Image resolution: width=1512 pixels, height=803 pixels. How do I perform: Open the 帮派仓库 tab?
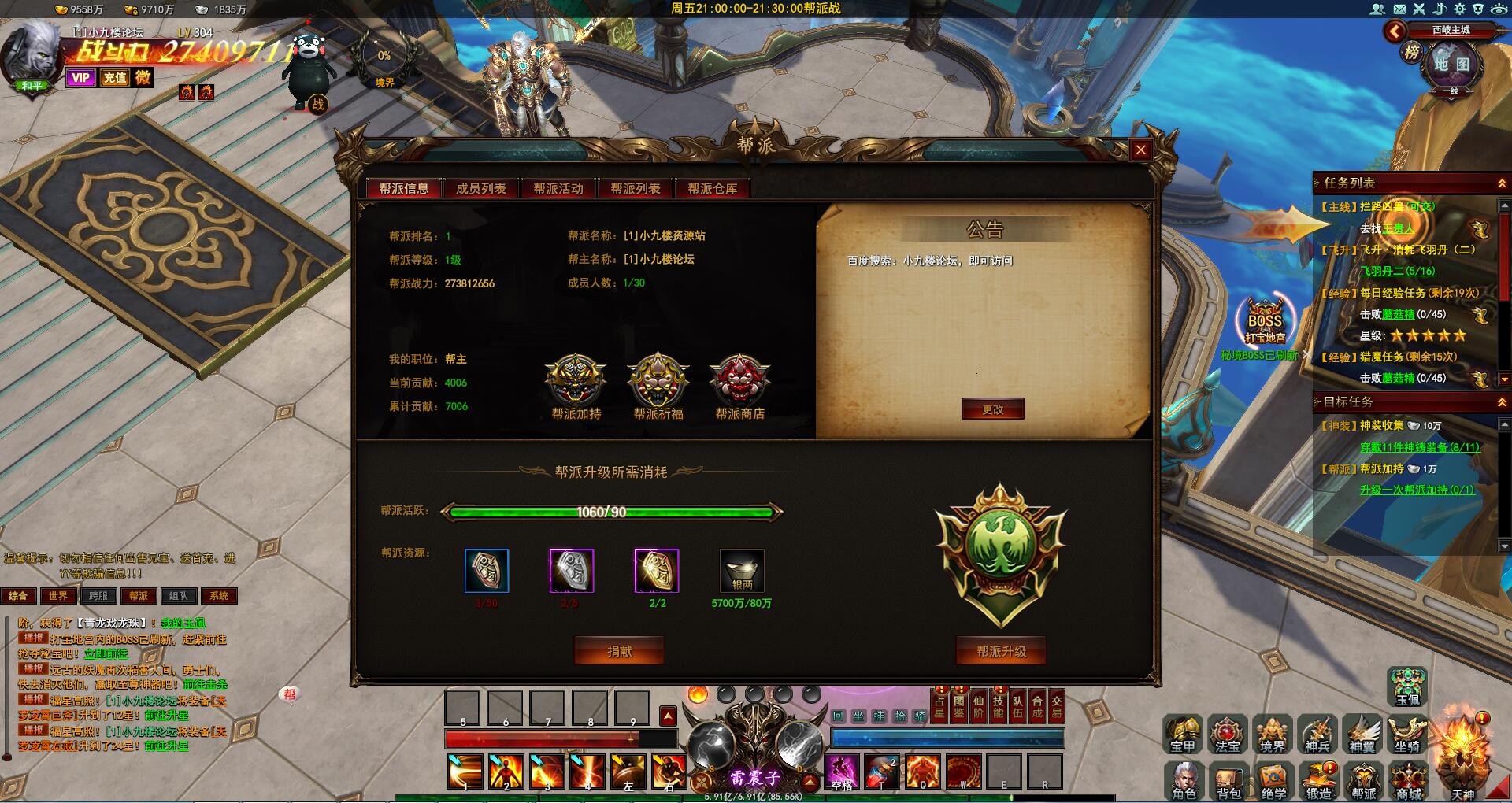tap(711, 188)
